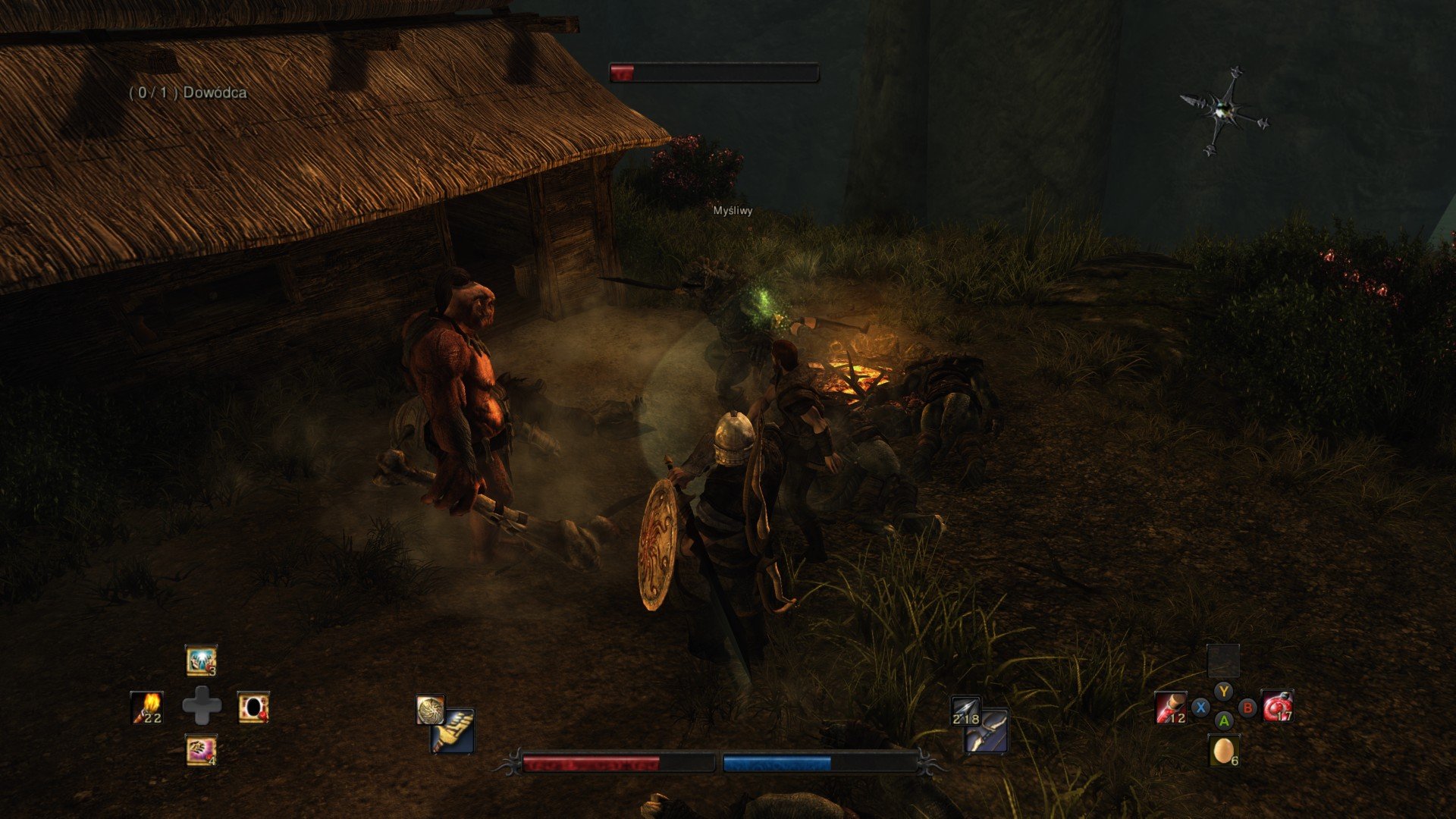Screen dimensions: 1456x819
Task: Select the torch slot showing 22
Action: 146,707
